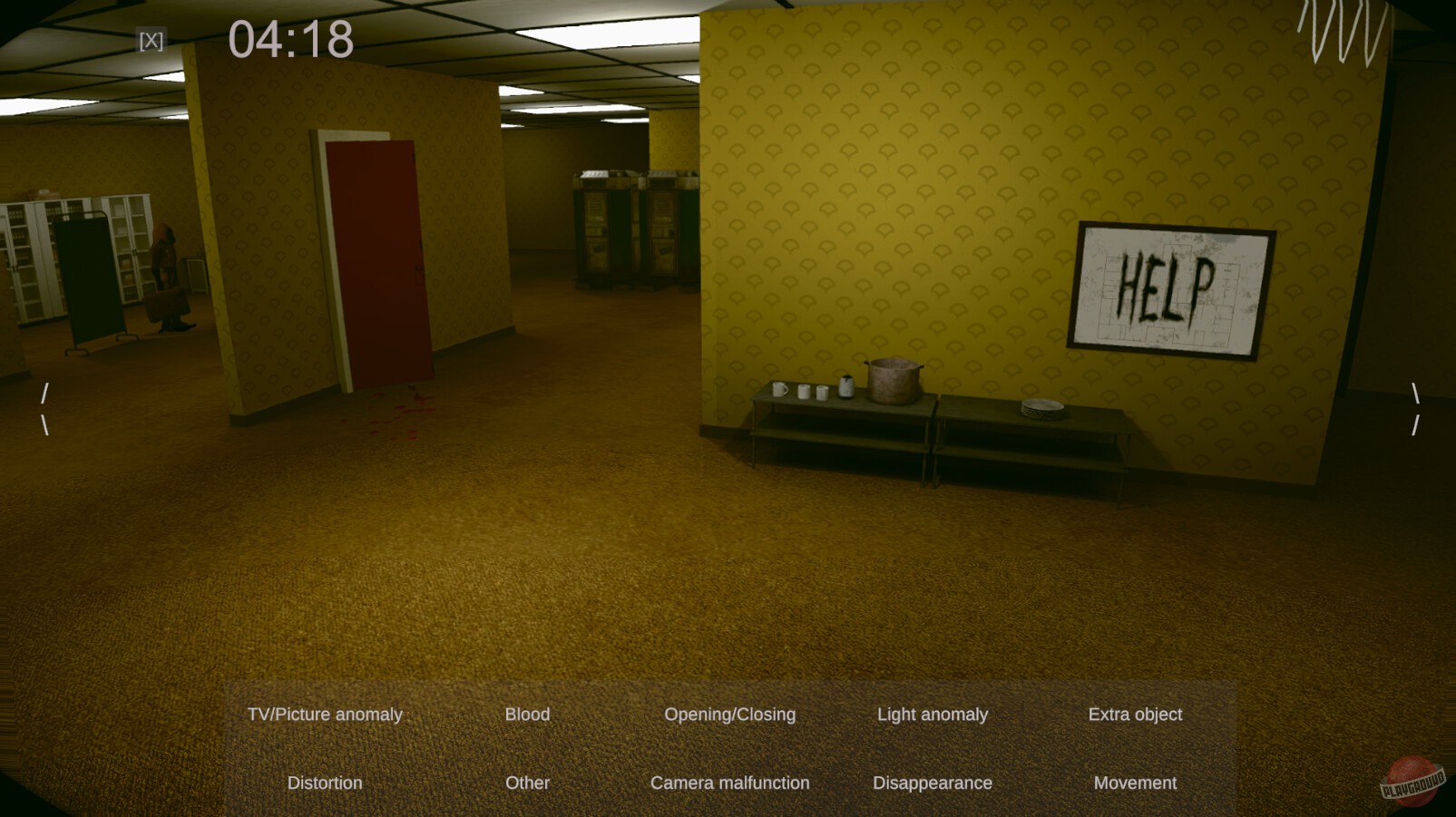Click the [X] exit icon
This screenshot has width=1456, height=817.
point(152,40)
